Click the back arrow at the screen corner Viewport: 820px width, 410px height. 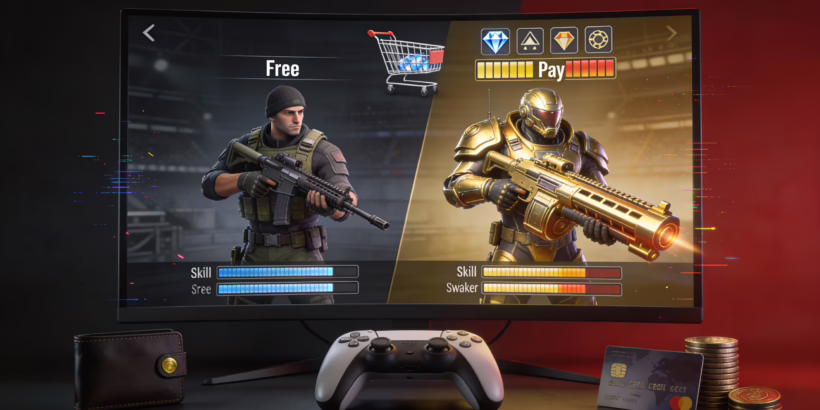[x=149, y=33]
